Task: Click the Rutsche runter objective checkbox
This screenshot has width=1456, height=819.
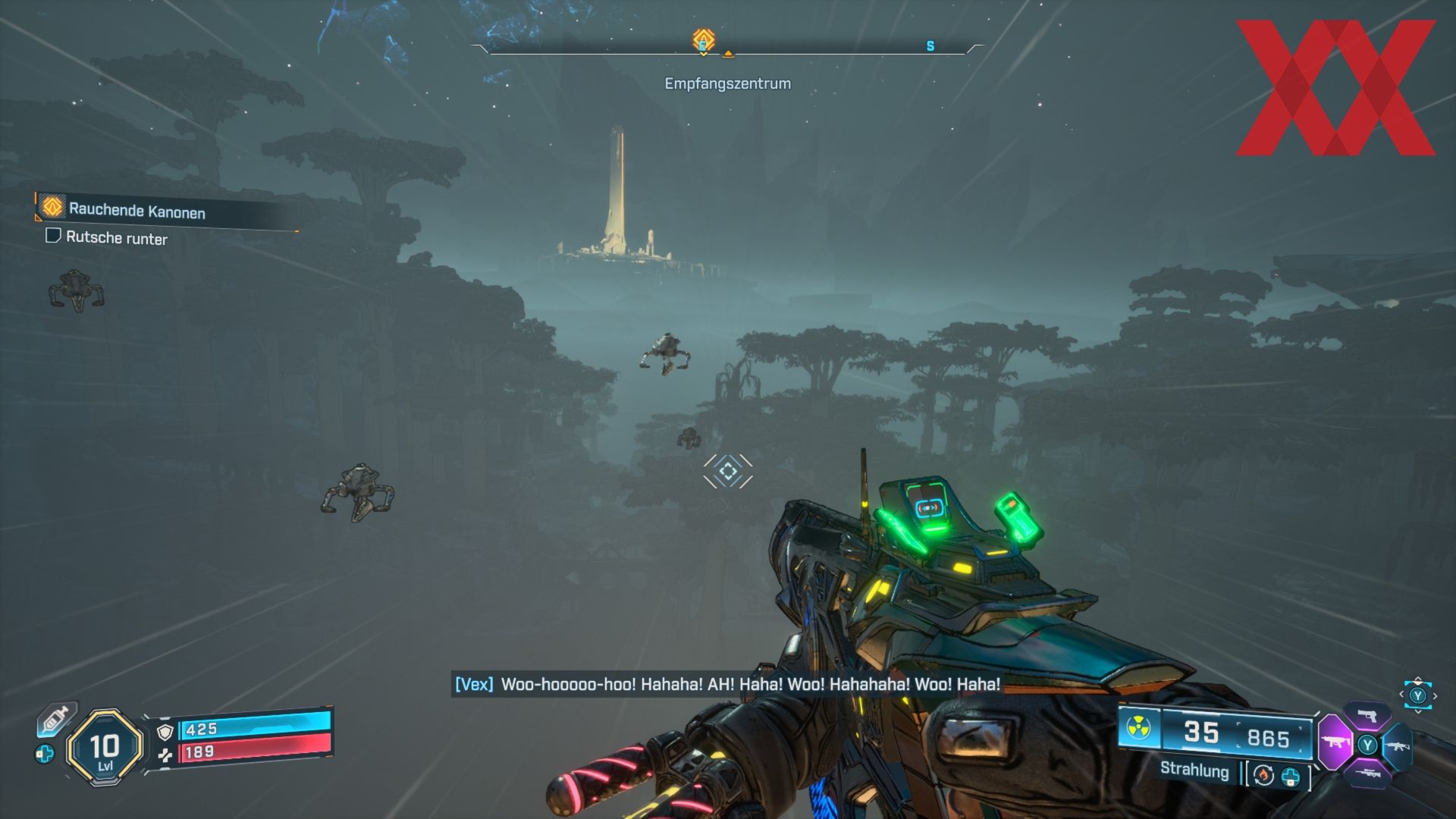Action: tap(53, 236)
